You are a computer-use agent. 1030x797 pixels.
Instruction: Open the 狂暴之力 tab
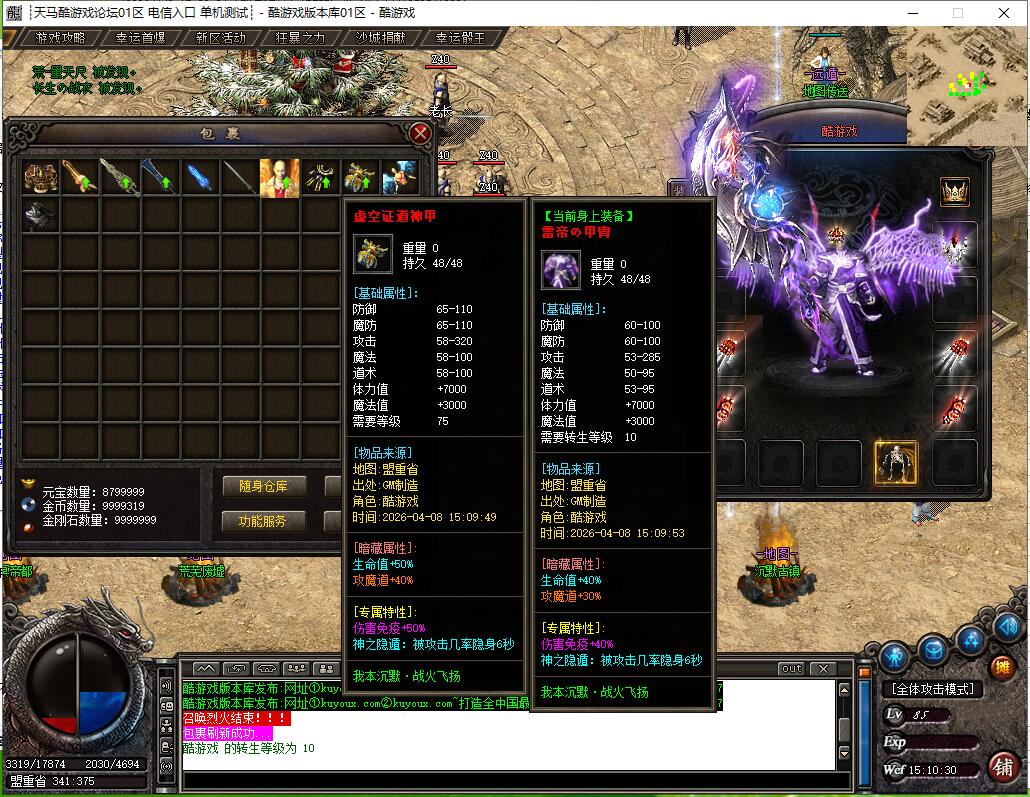click(301, 38)
